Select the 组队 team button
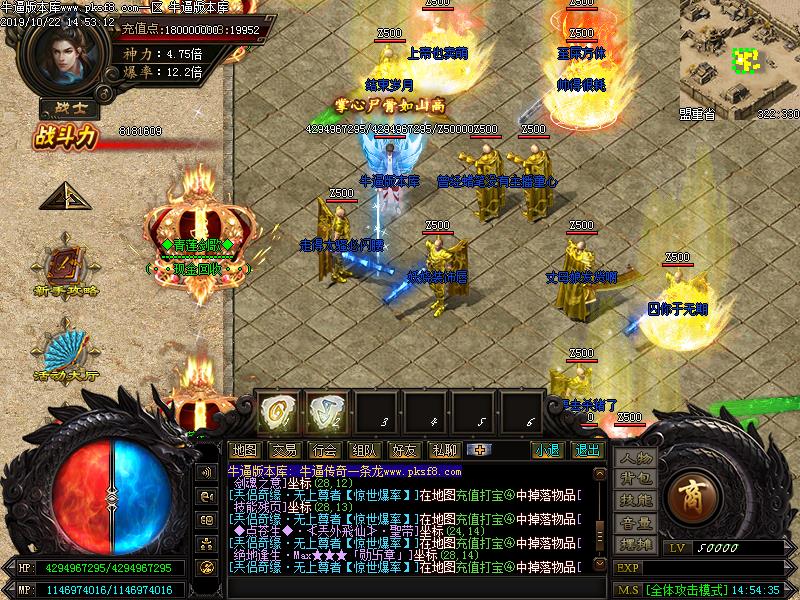The height and width of the screenshot is (600, 800). click(364, 450)
